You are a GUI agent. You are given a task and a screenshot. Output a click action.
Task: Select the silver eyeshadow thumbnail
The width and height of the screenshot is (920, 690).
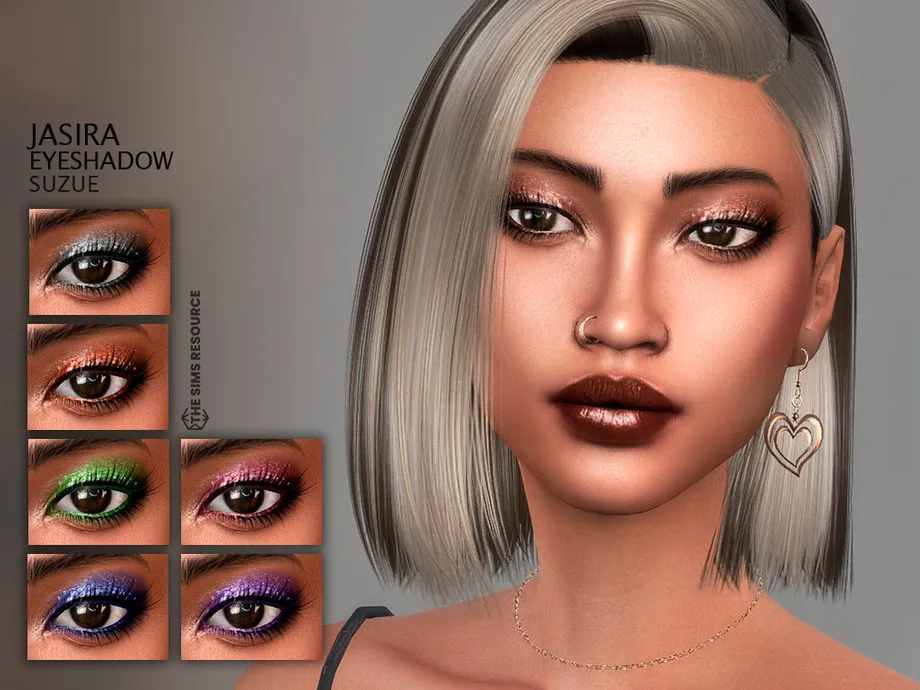[x=99, y=261]
